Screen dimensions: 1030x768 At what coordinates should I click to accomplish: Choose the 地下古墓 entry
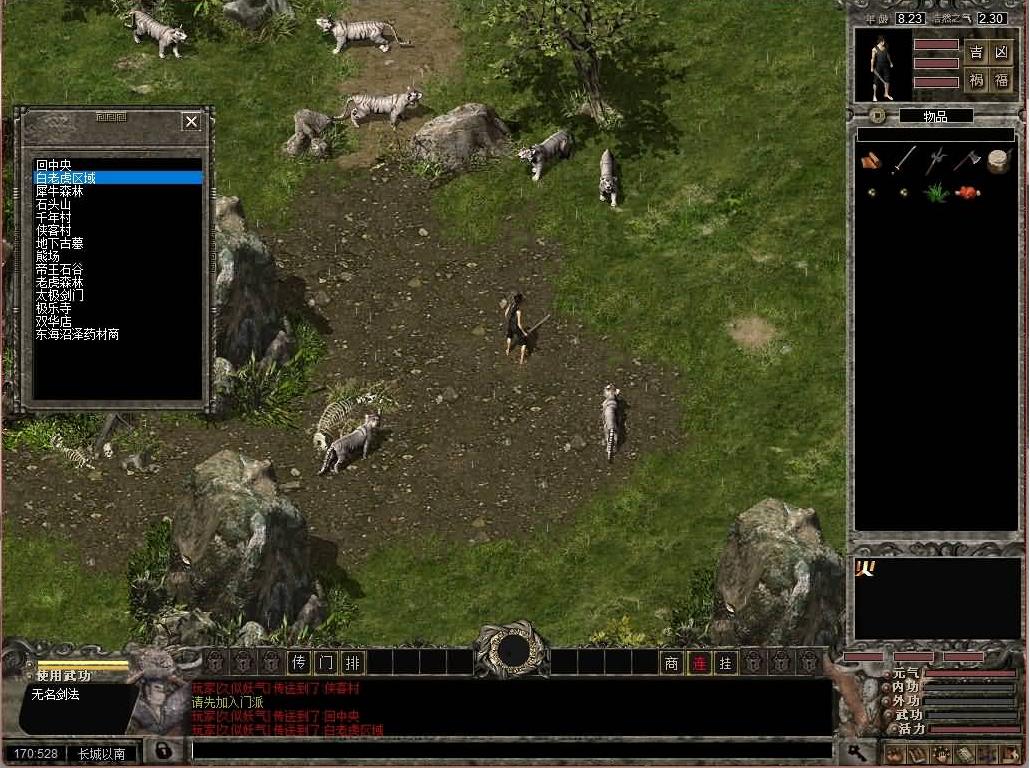60,243
